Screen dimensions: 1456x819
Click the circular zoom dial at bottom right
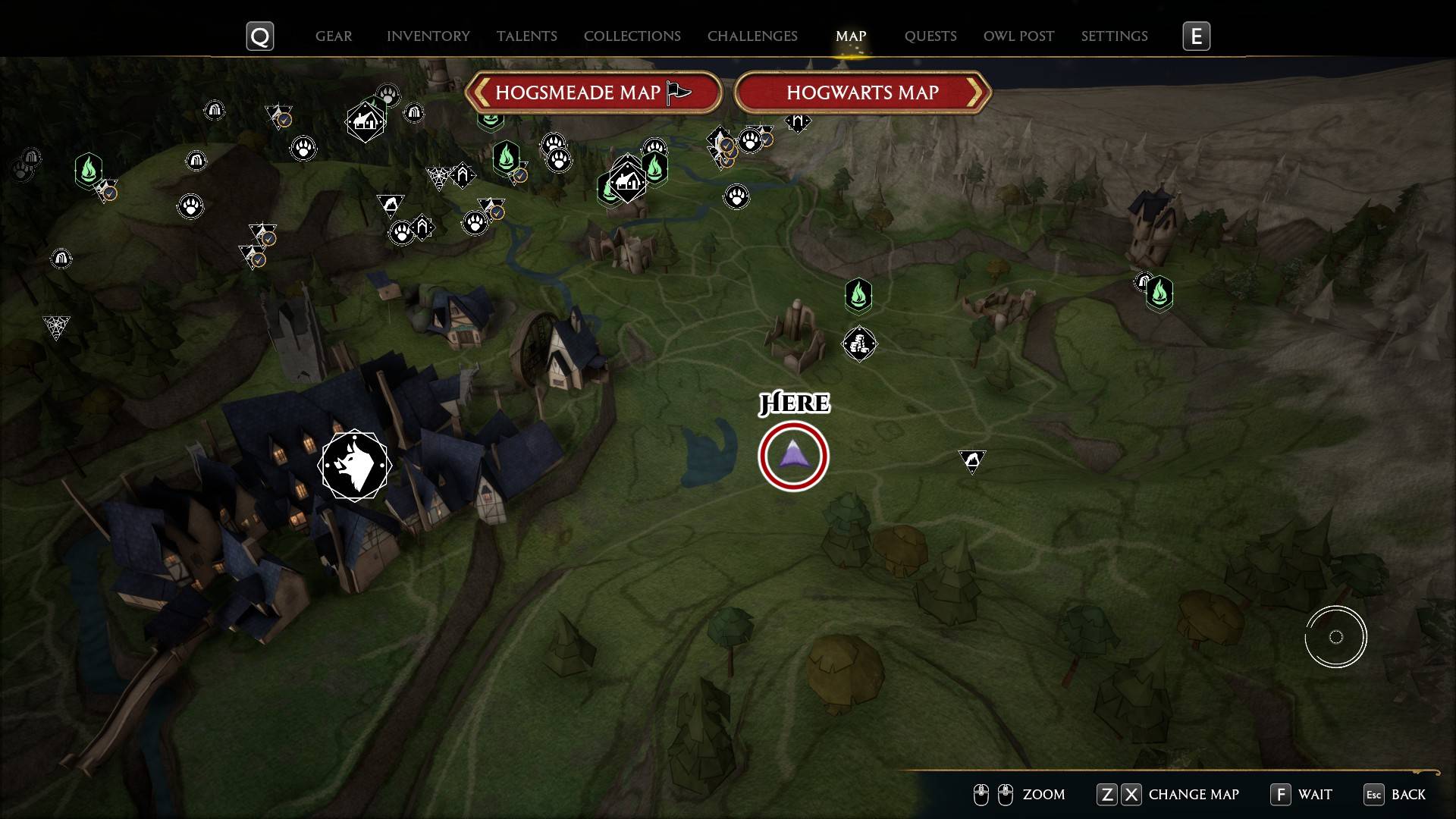1336,637
